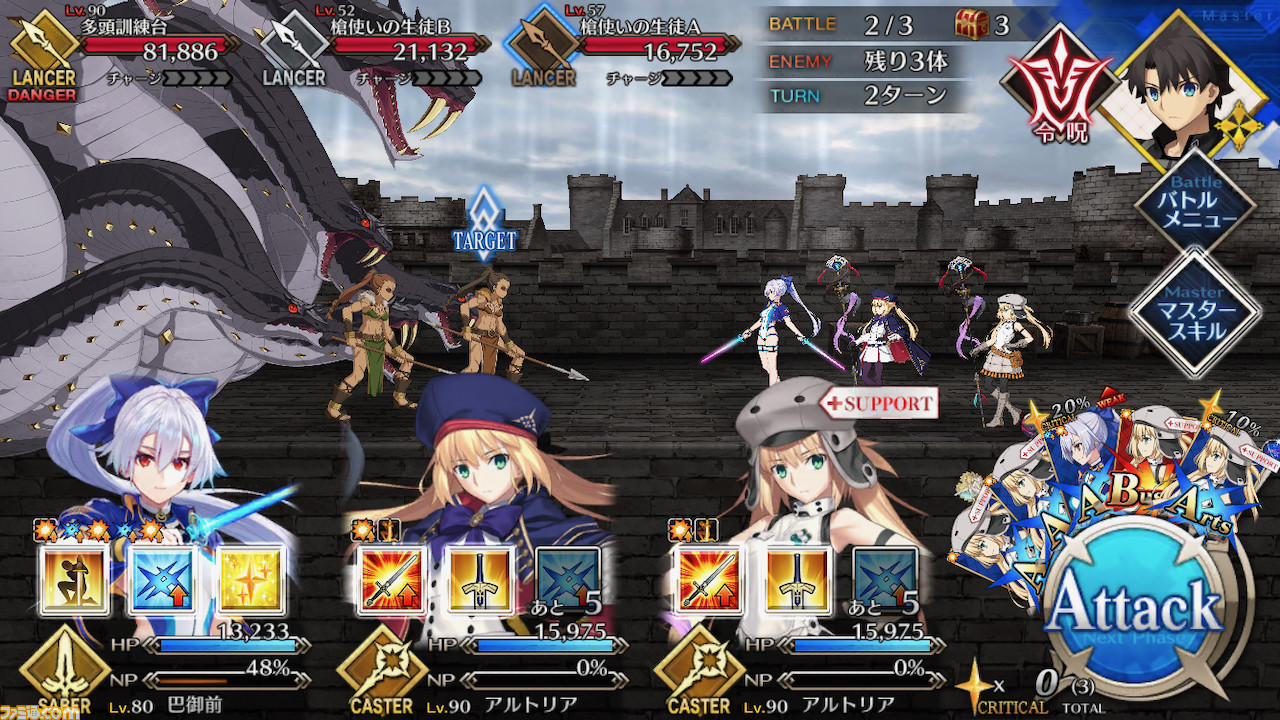Activate Tomoe's golden sparkle skill
This screenshot has height=720, width=1280.
(250, 580)
